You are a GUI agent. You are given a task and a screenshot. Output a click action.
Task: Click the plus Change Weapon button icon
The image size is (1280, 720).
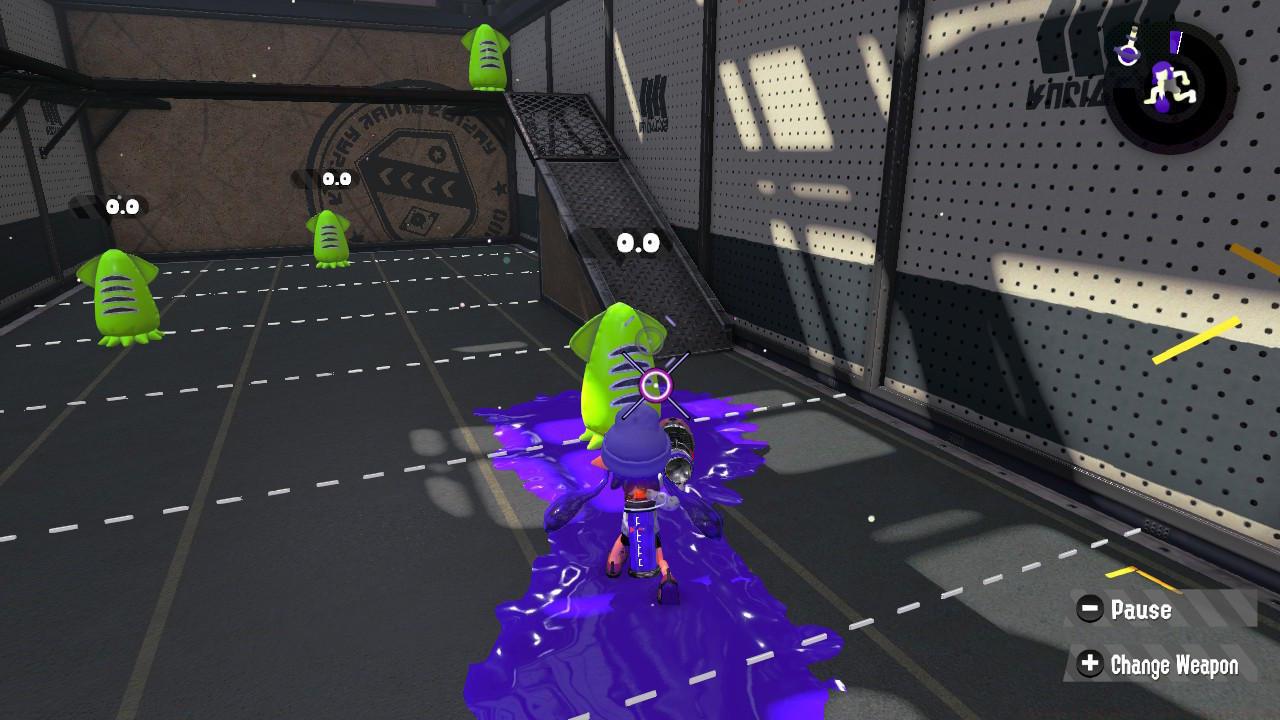pos(1092,664)
